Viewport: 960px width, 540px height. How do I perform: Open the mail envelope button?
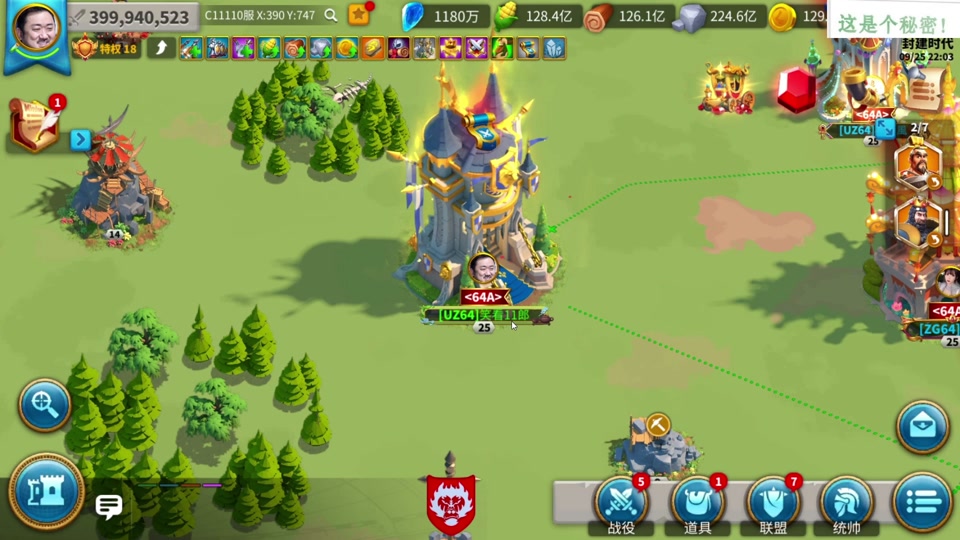pos(922,427)
